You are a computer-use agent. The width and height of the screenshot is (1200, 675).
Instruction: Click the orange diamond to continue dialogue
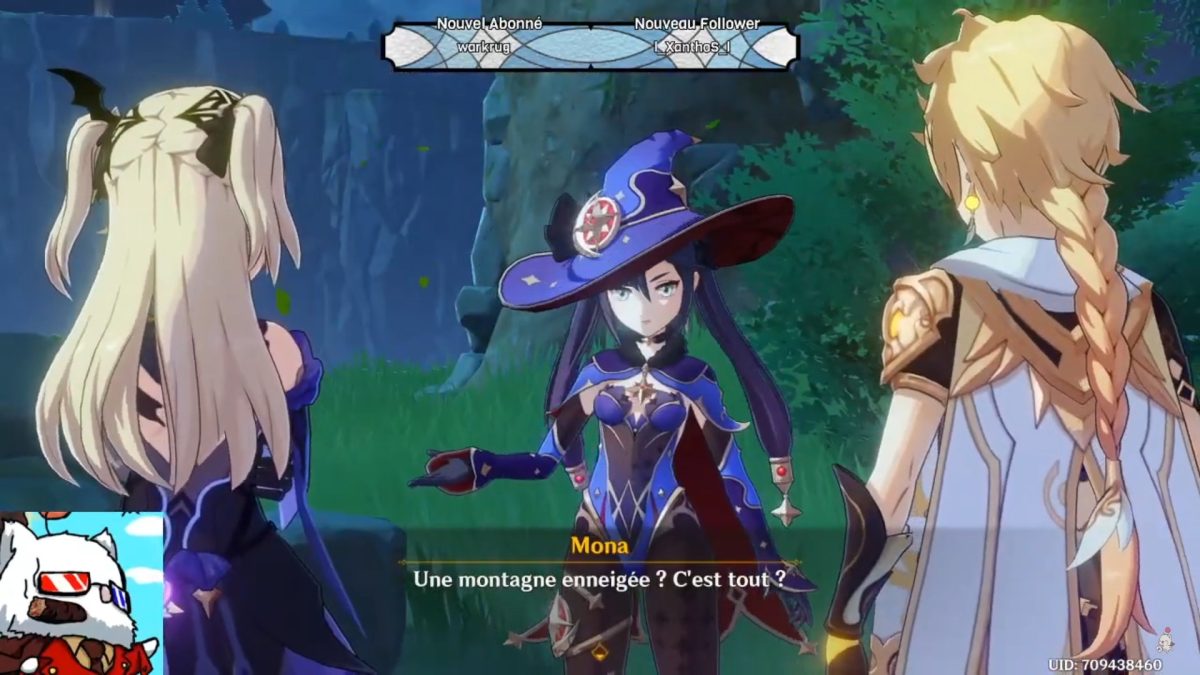coord(600,652)
